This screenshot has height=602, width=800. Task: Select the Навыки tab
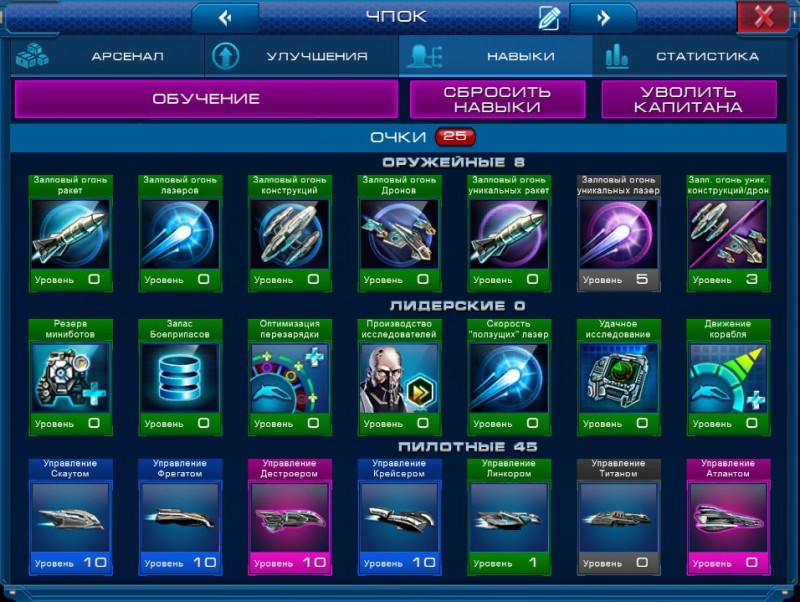pyautogui.click(x=496, y=57)
